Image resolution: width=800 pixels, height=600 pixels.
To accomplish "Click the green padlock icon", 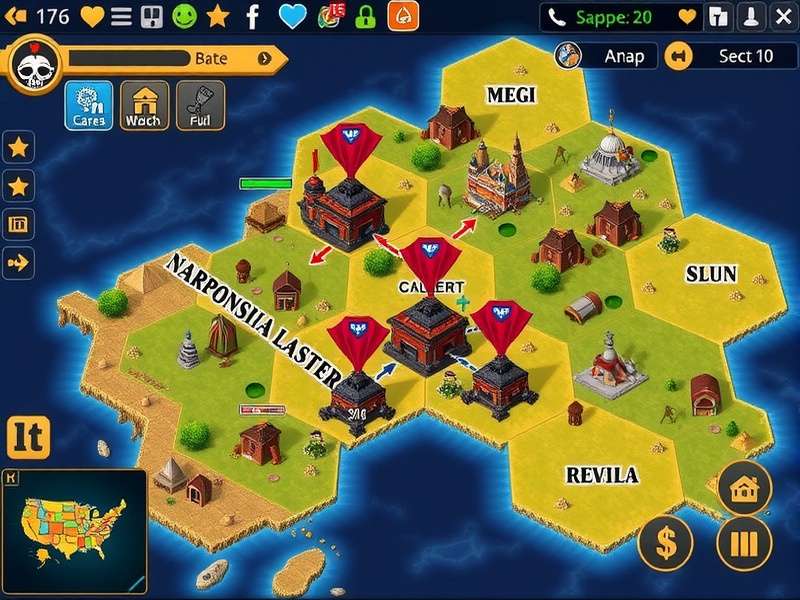I will click(365, 16).
